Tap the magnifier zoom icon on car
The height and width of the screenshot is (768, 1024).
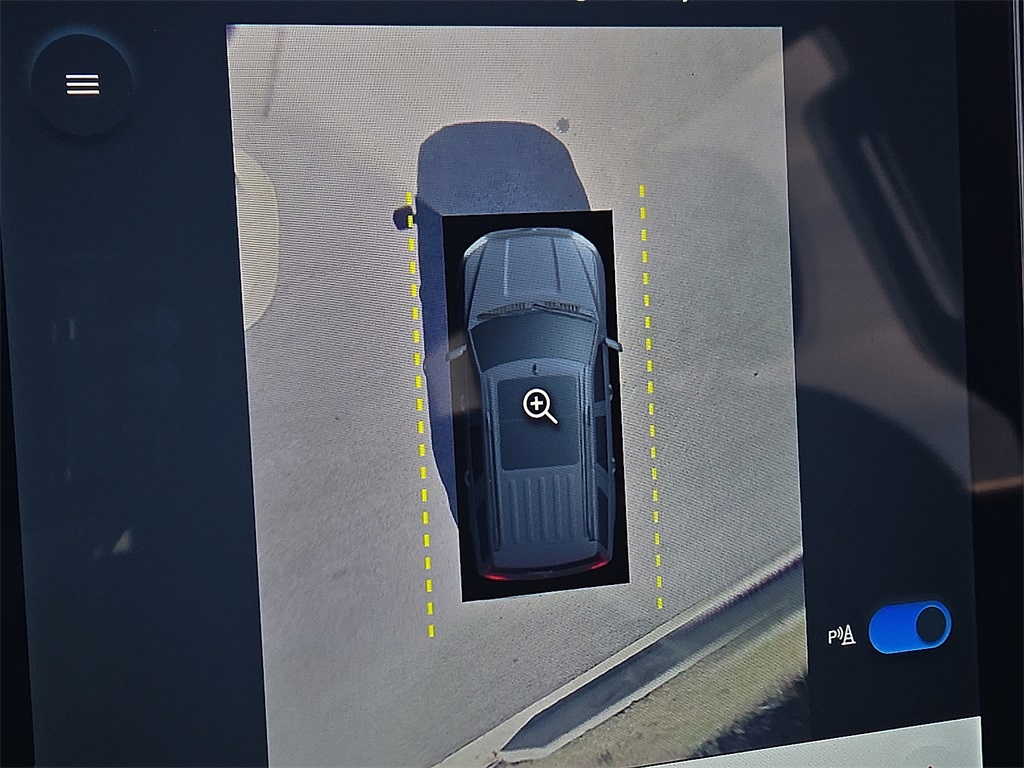coord(539,406)
